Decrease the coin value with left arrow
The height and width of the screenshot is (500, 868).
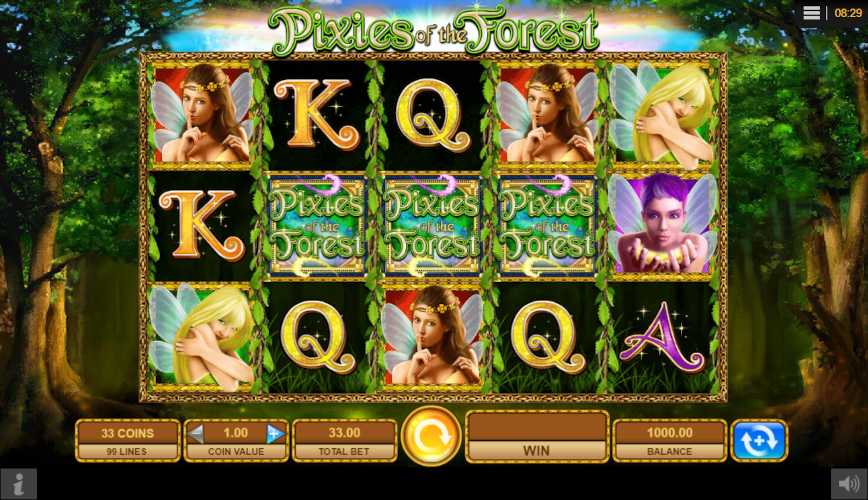[x=197, y=433]
